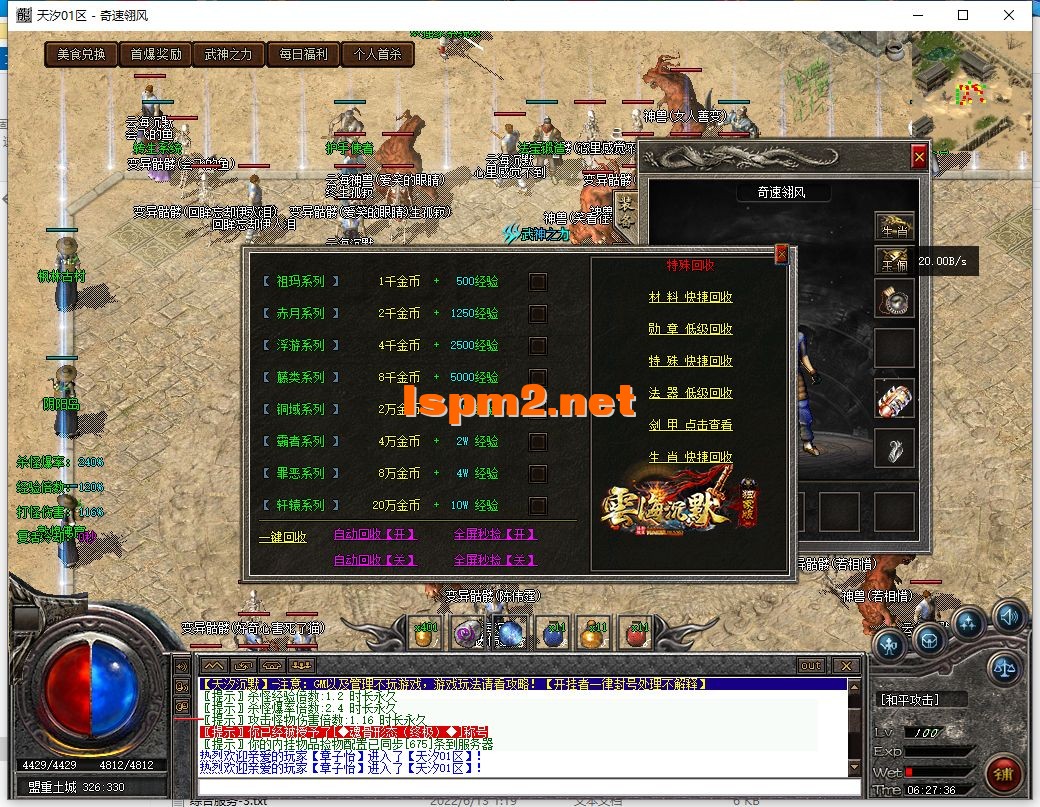Choose 勋章 低级回收 link
The width and height of the screenshot is (1040, 807).
[x=690, y=329]
